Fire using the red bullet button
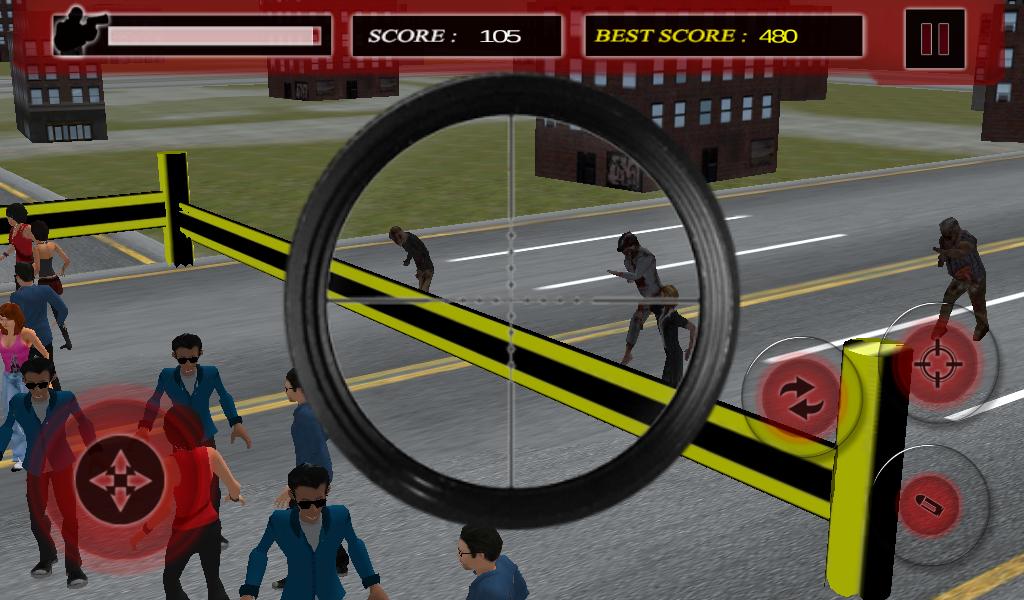Screen dimensions: 1024x600 click(x=927, y=505)
